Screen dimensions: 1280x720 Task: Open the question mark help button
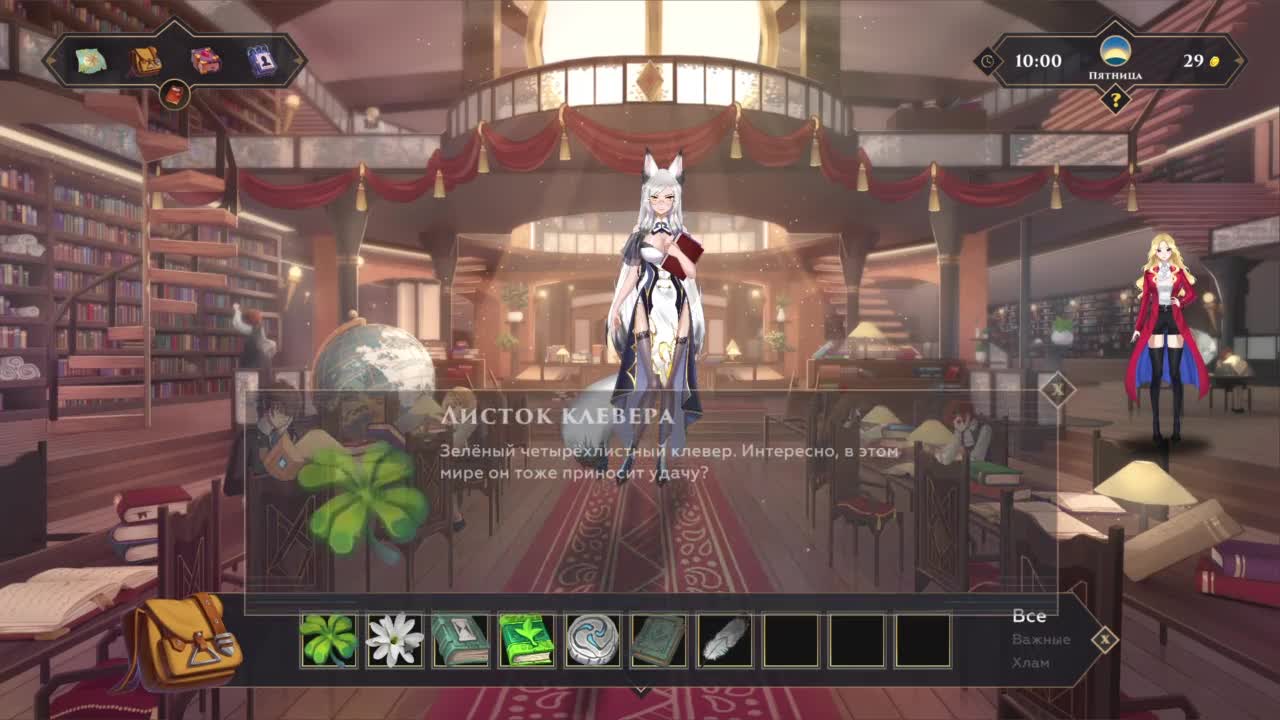click(1114, 99)
